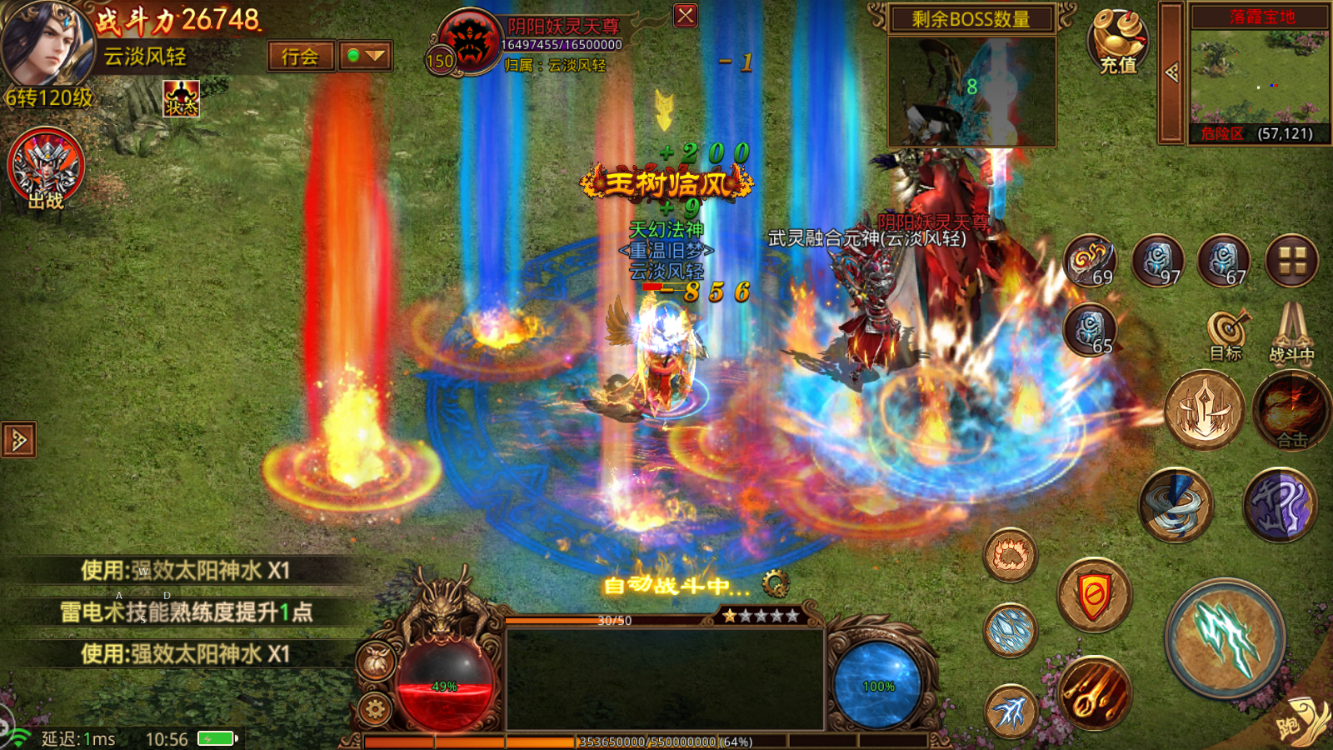Open the four-square grid menu icon

(1291, 260)
